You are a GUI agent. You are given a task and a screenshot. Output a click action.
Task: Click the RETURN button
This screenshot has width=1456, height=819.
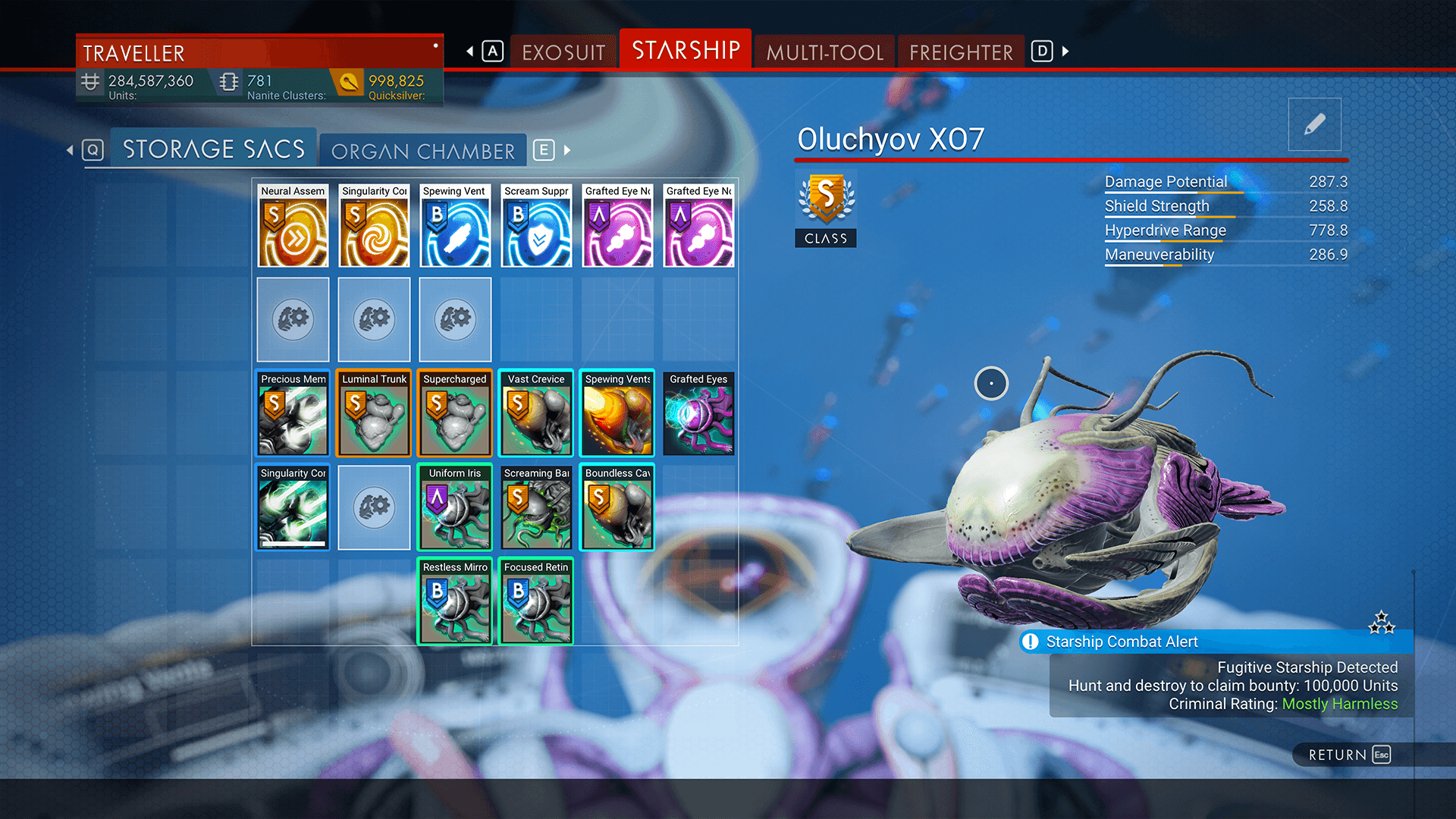1346,755
